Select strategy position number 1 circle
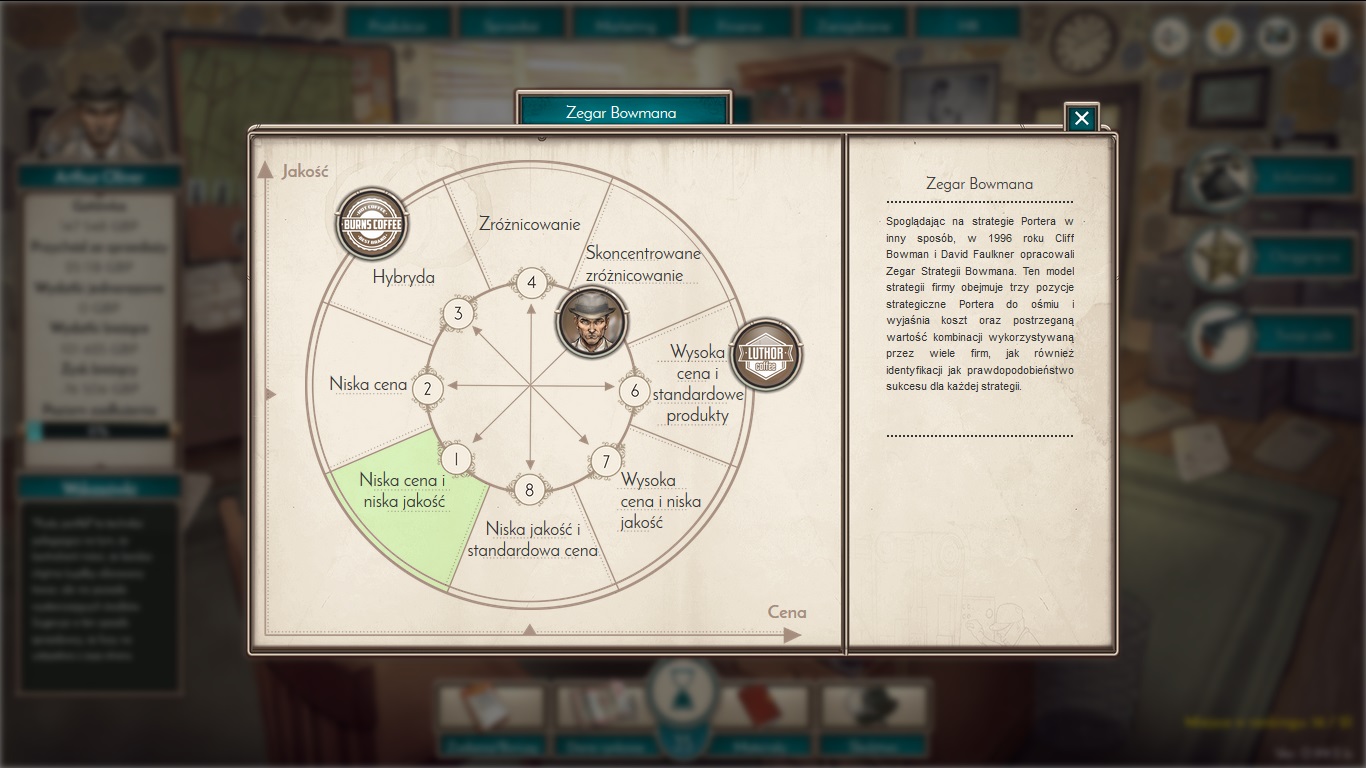The image size is (1366, 768). (x=456, y=459)
